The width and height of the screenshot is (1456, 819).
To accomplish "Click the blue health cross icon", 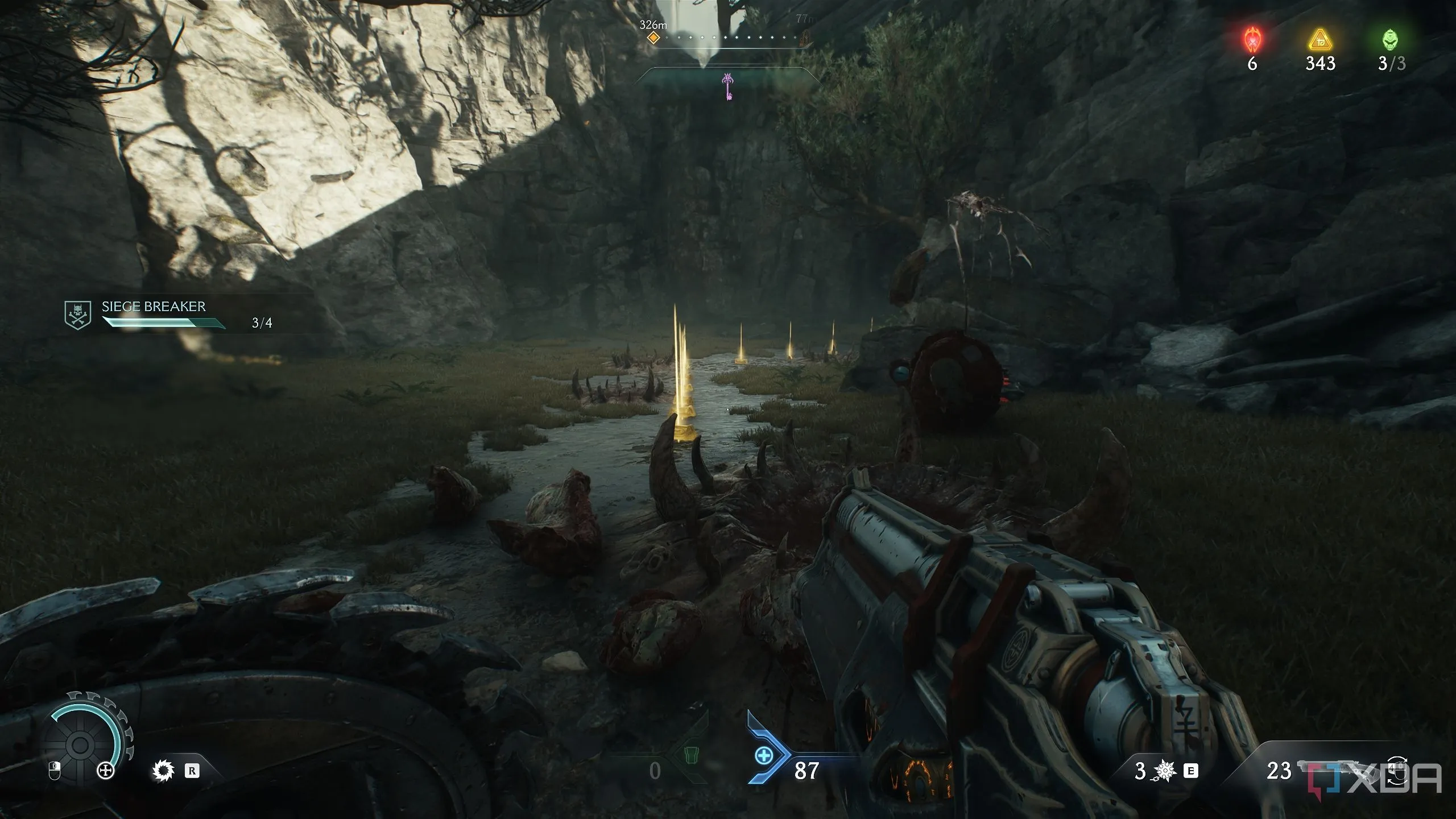I will (763, 756).
